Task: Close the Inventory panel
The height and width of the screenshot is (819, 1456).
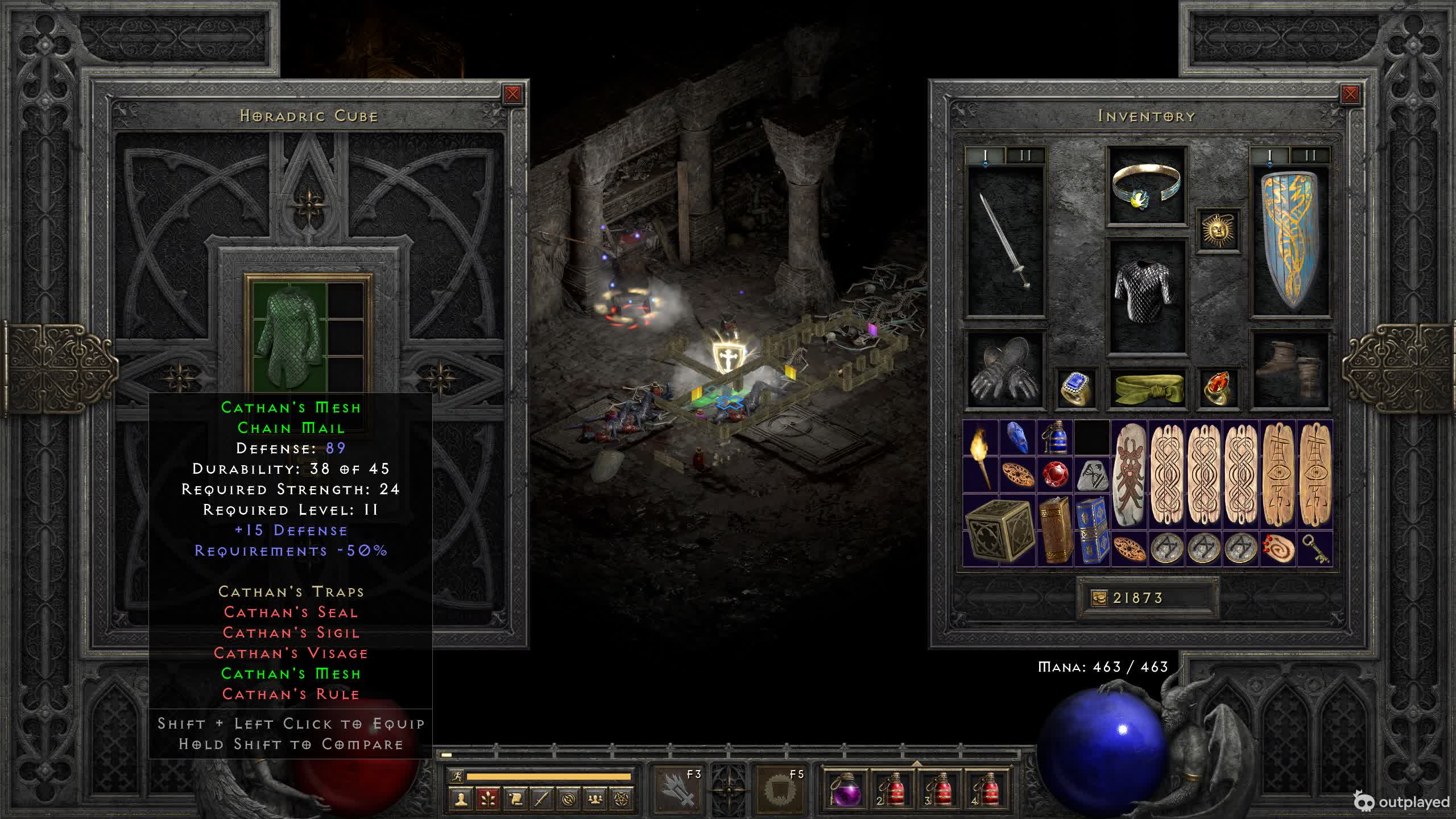Action: (x=1350, y=94)
